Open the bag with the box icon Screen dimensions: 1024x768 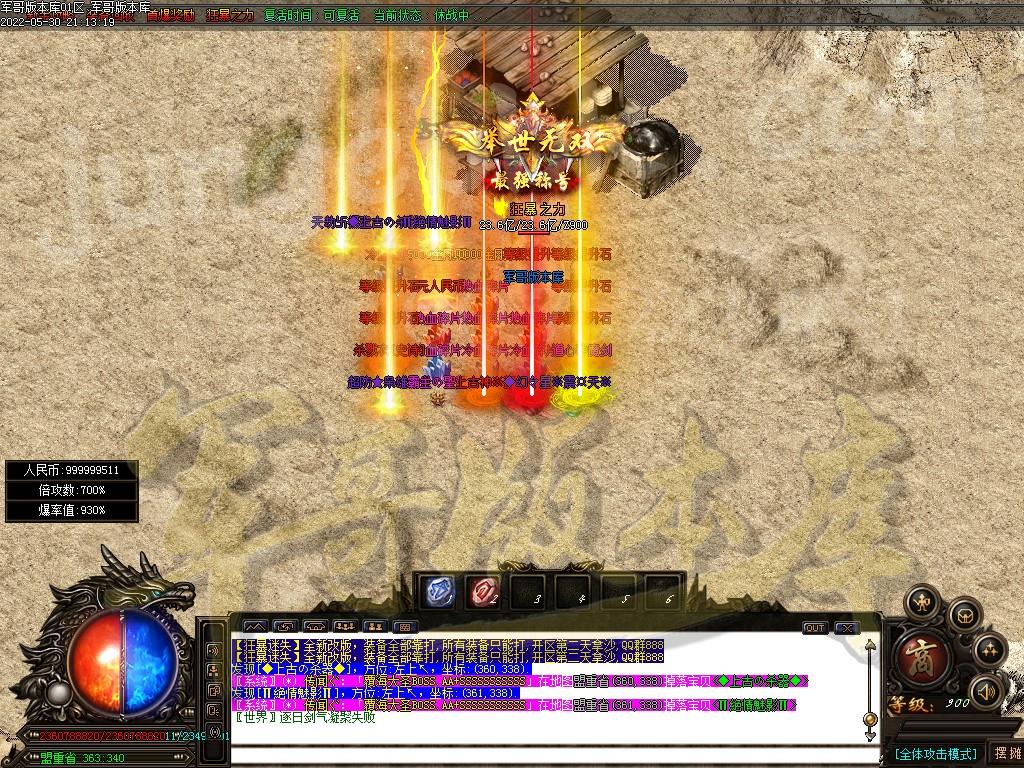[x=962, y=614]
